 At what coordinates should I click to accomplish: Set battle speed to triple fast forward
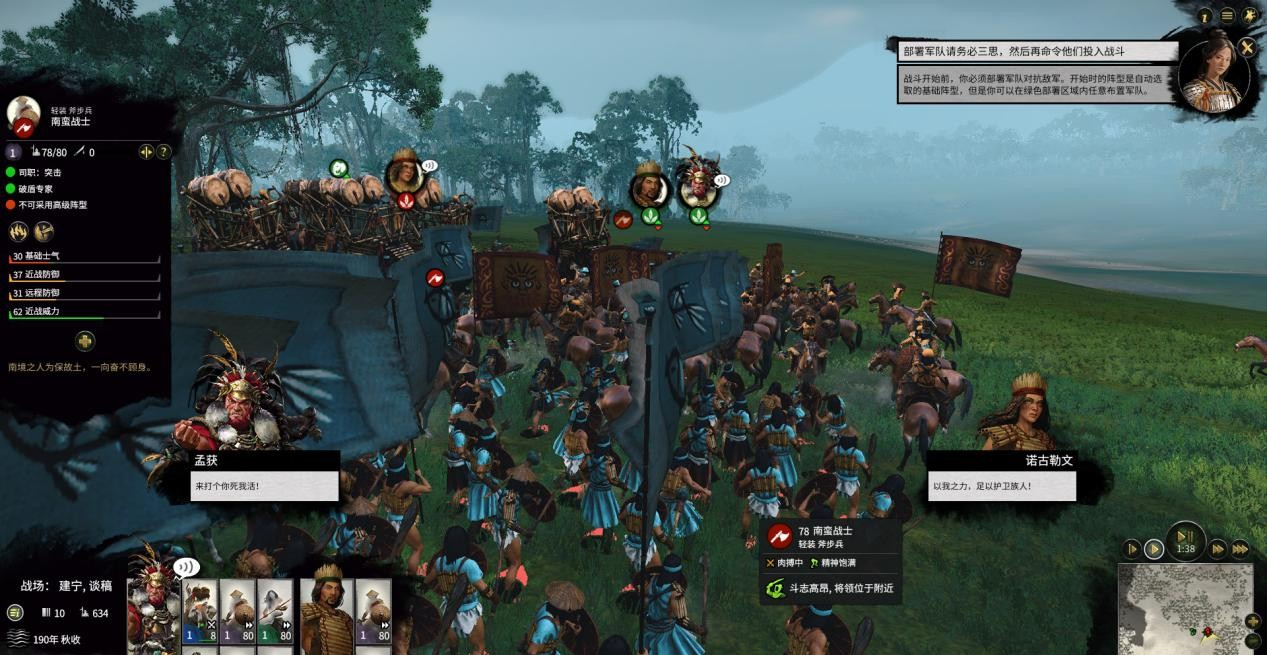[x=1239, y=549]
